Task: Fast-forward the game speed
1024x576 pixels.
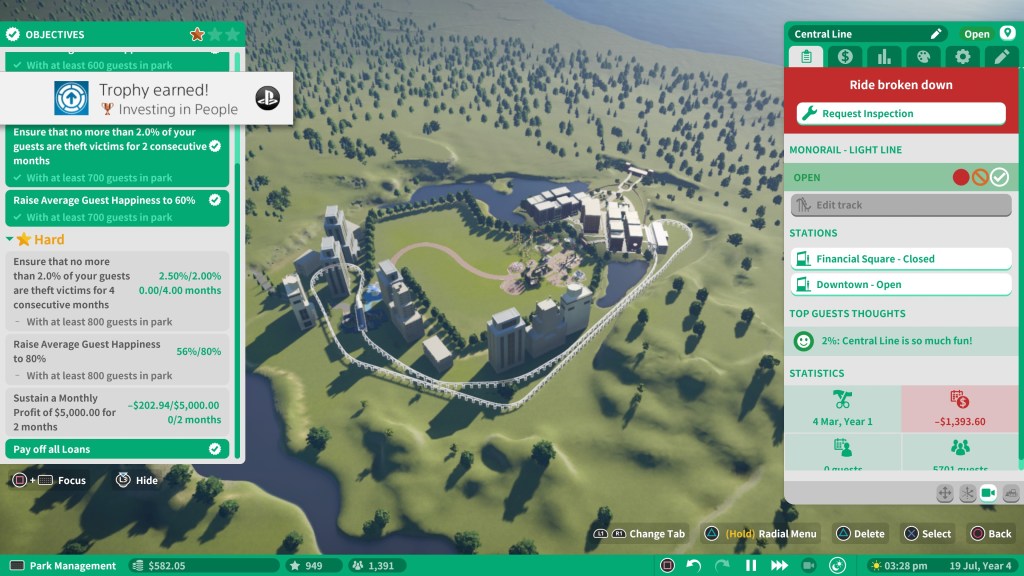Action: [778, 566]
